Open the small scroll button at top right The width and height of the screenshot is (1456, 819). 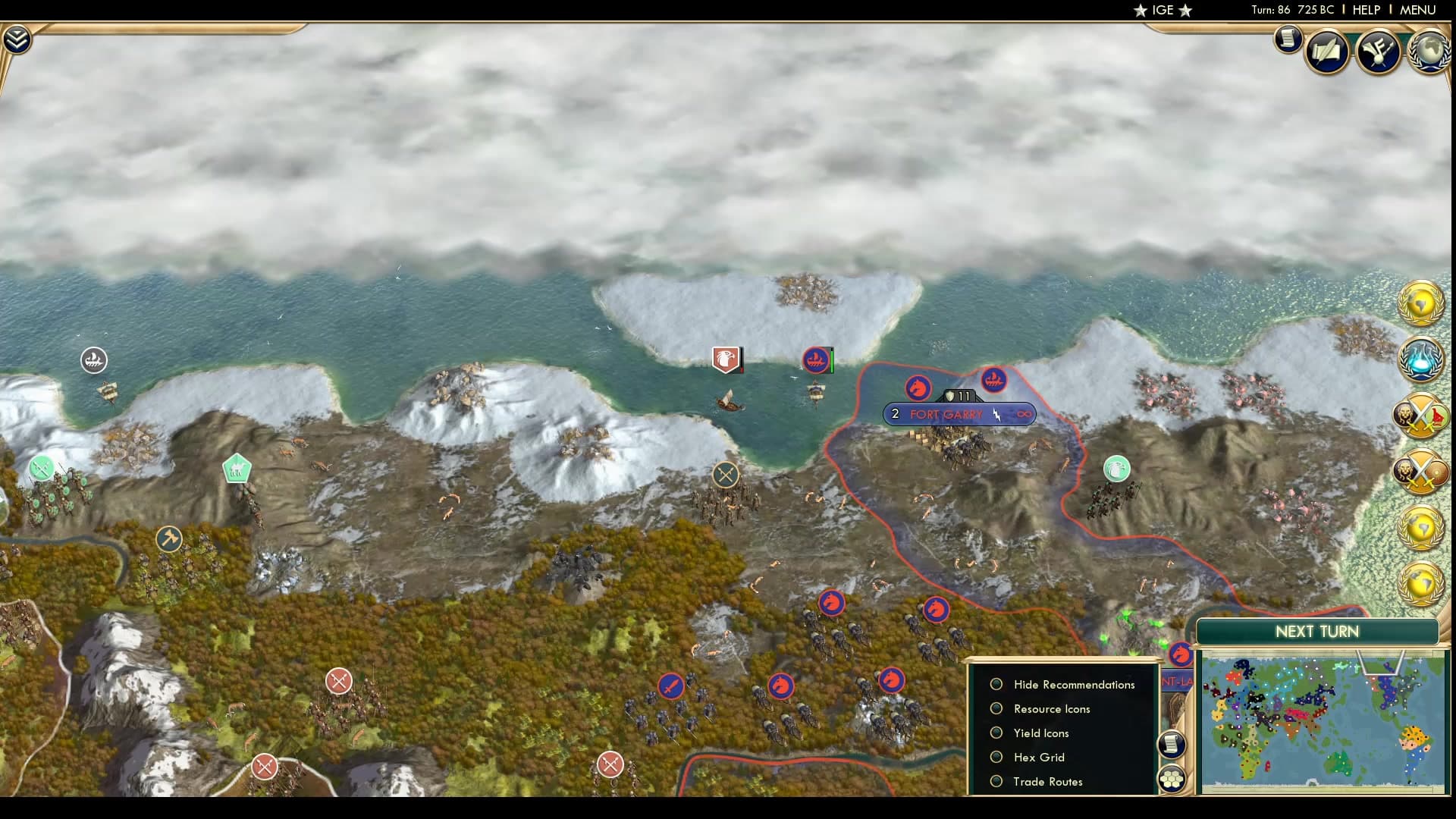(x=1288, y=39)
